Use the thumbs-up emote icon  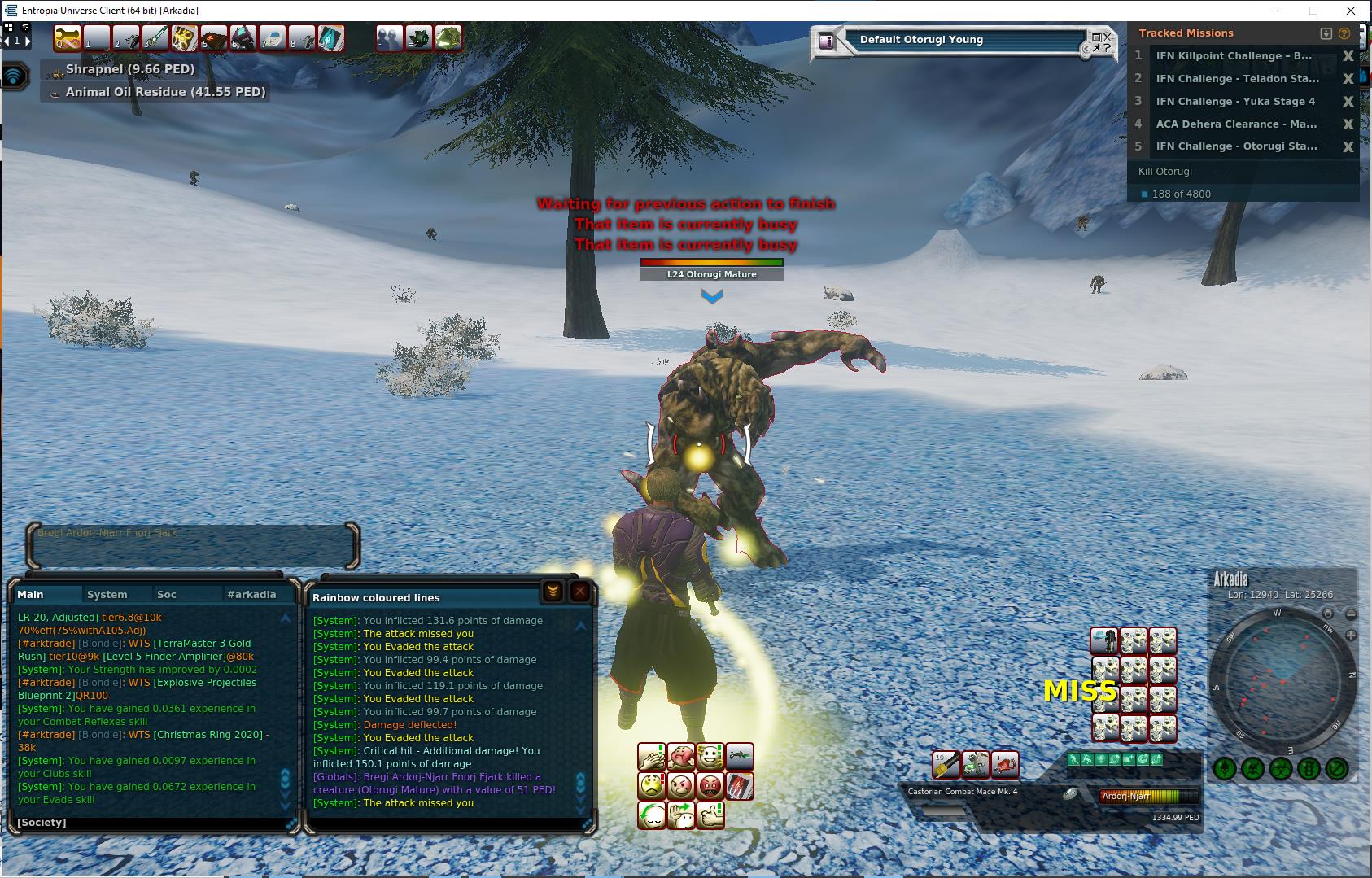pyautogui.click(x=710, y=815)
